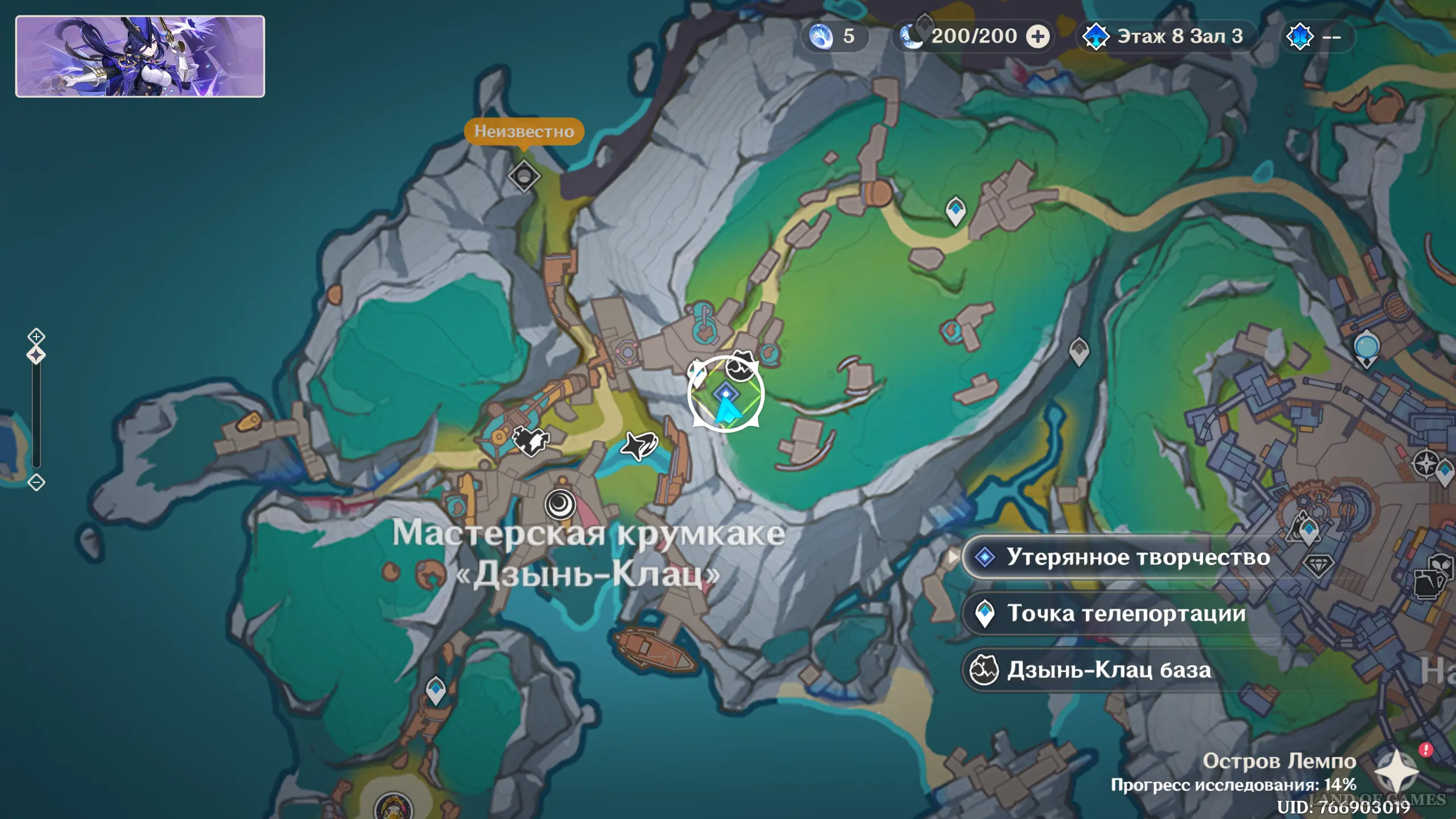Click the map zoom-in plus button
This screenshot has height=819, width=1456.
36,336
